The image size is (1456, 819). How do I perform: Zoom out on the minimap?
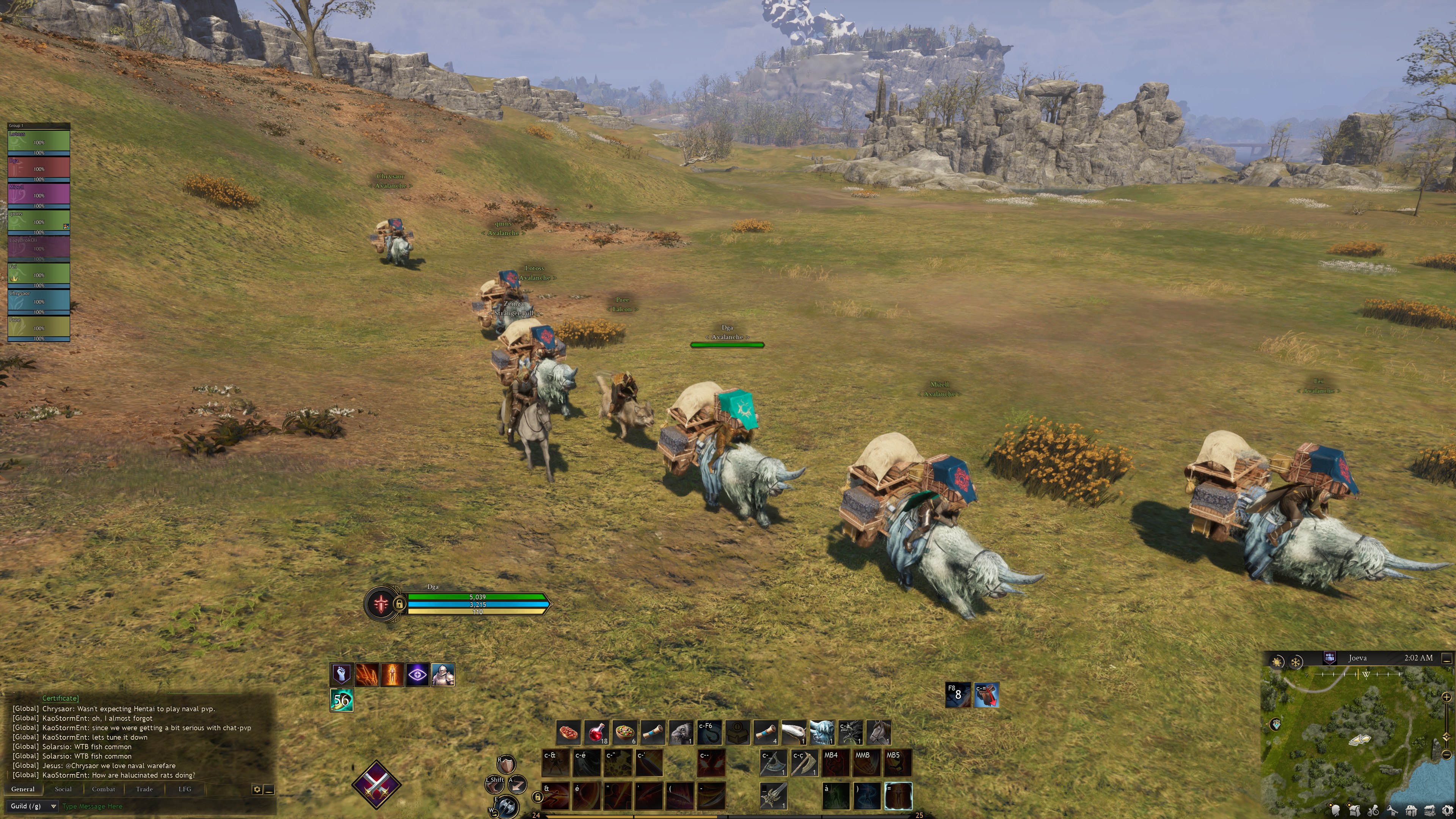pyautogui.click(x=1447, y=755)
